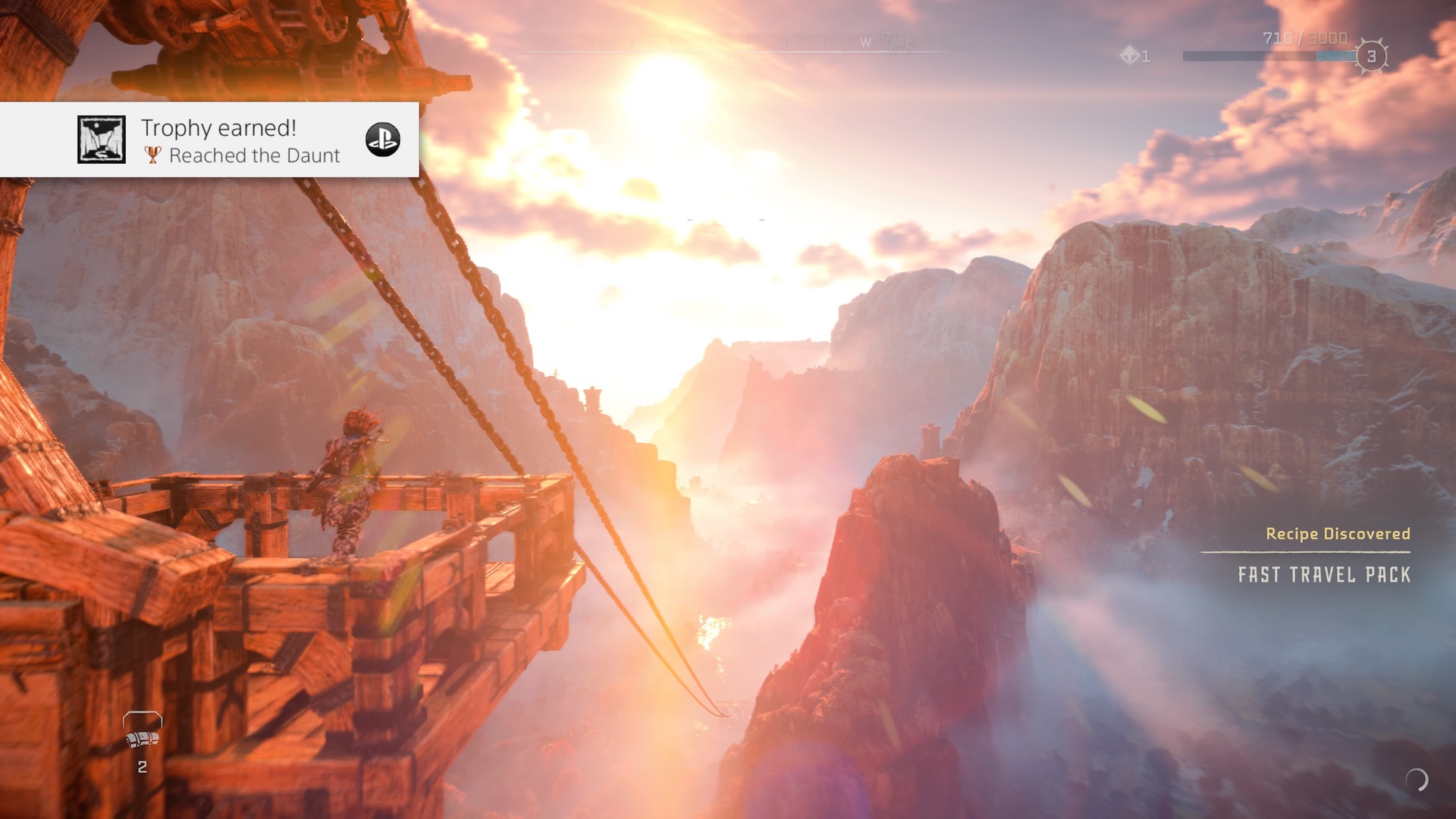Open the Fast Travel Pack recipe notice
The height and width of the screenshot is (819, 1456).
click(1323, 574)
